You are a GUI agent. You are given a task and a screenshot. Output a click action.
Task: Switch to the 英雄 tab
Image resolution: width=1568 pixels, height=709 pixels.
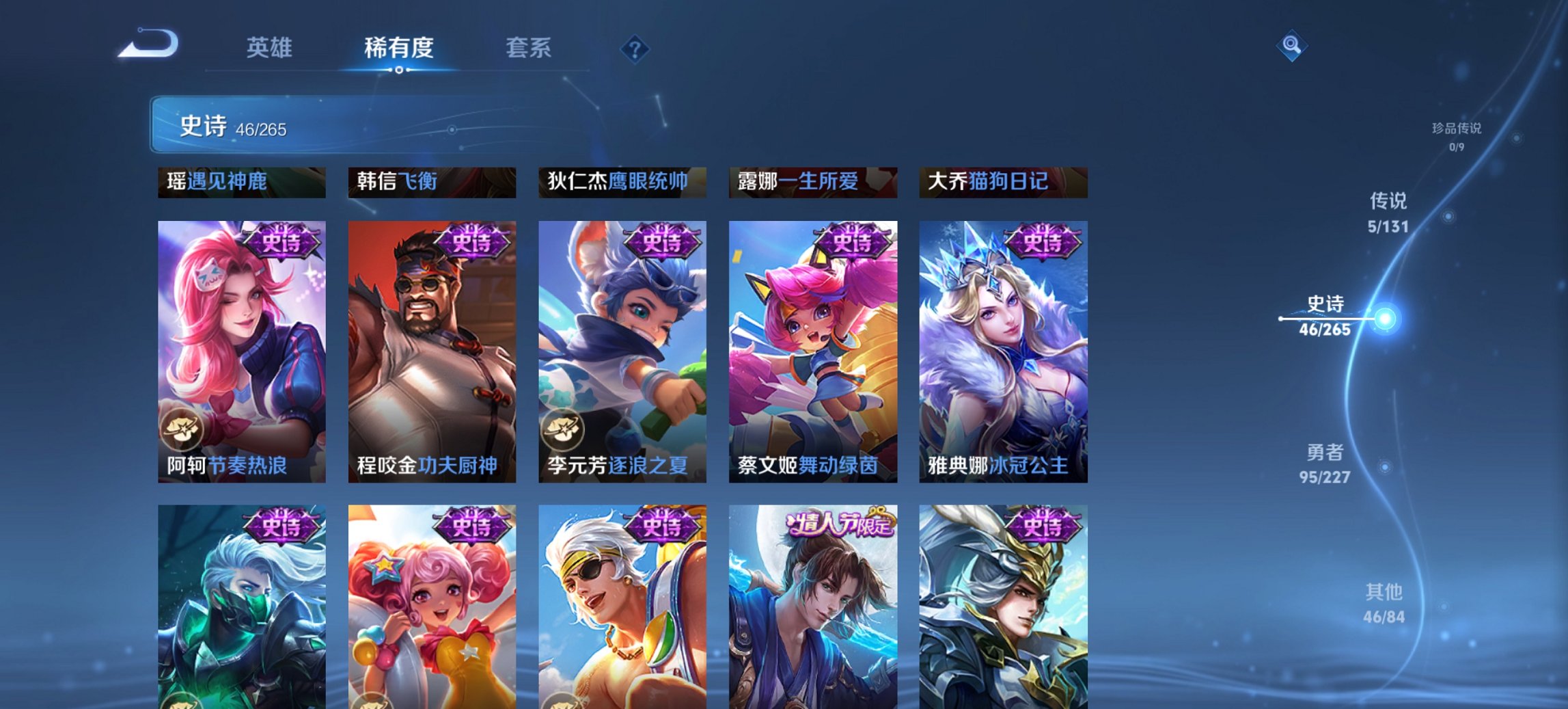pos(271,48)
